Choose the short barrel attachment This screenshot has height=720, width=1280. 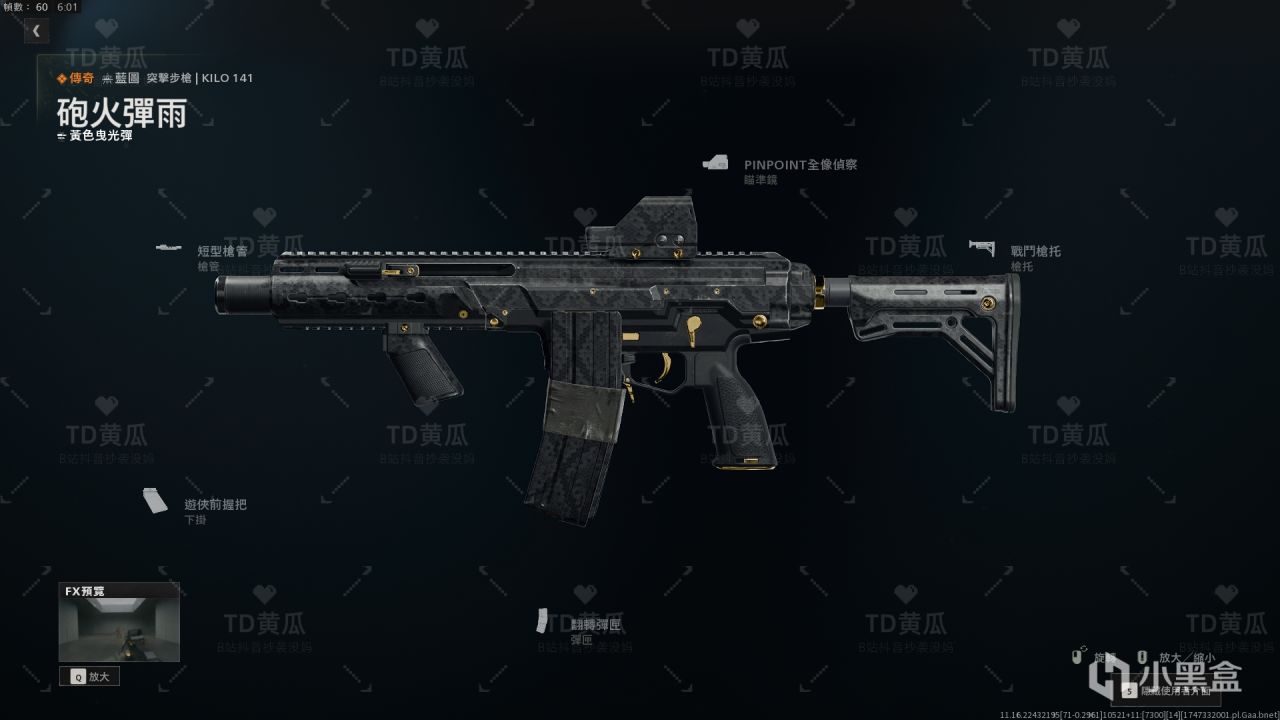pyautogui.click(x=222, y=252)
